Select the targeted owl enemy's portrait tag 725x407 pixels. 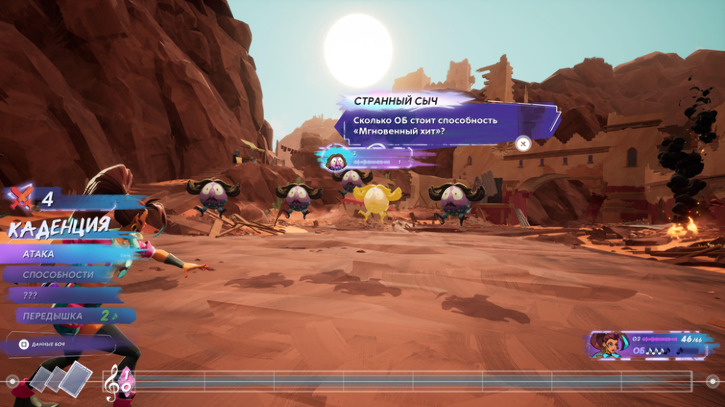click(x=337, y=158)
